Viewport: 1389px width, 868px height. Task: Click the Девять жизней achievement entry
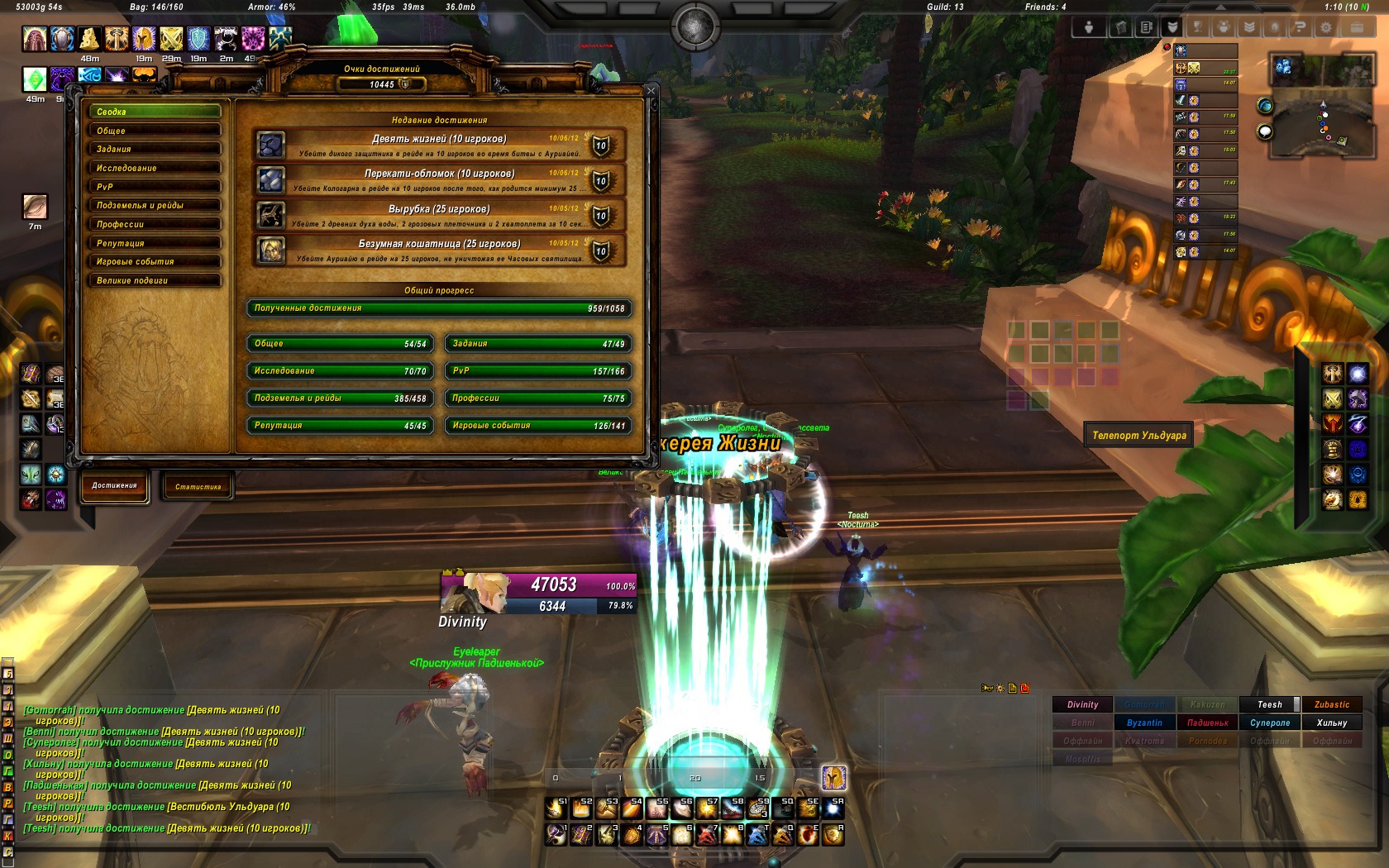(439, 145)
